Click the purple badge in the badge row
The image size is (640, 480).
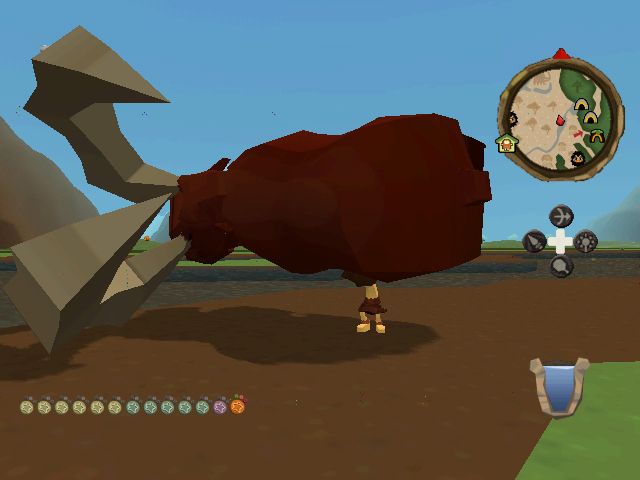(x=220, y=407)
